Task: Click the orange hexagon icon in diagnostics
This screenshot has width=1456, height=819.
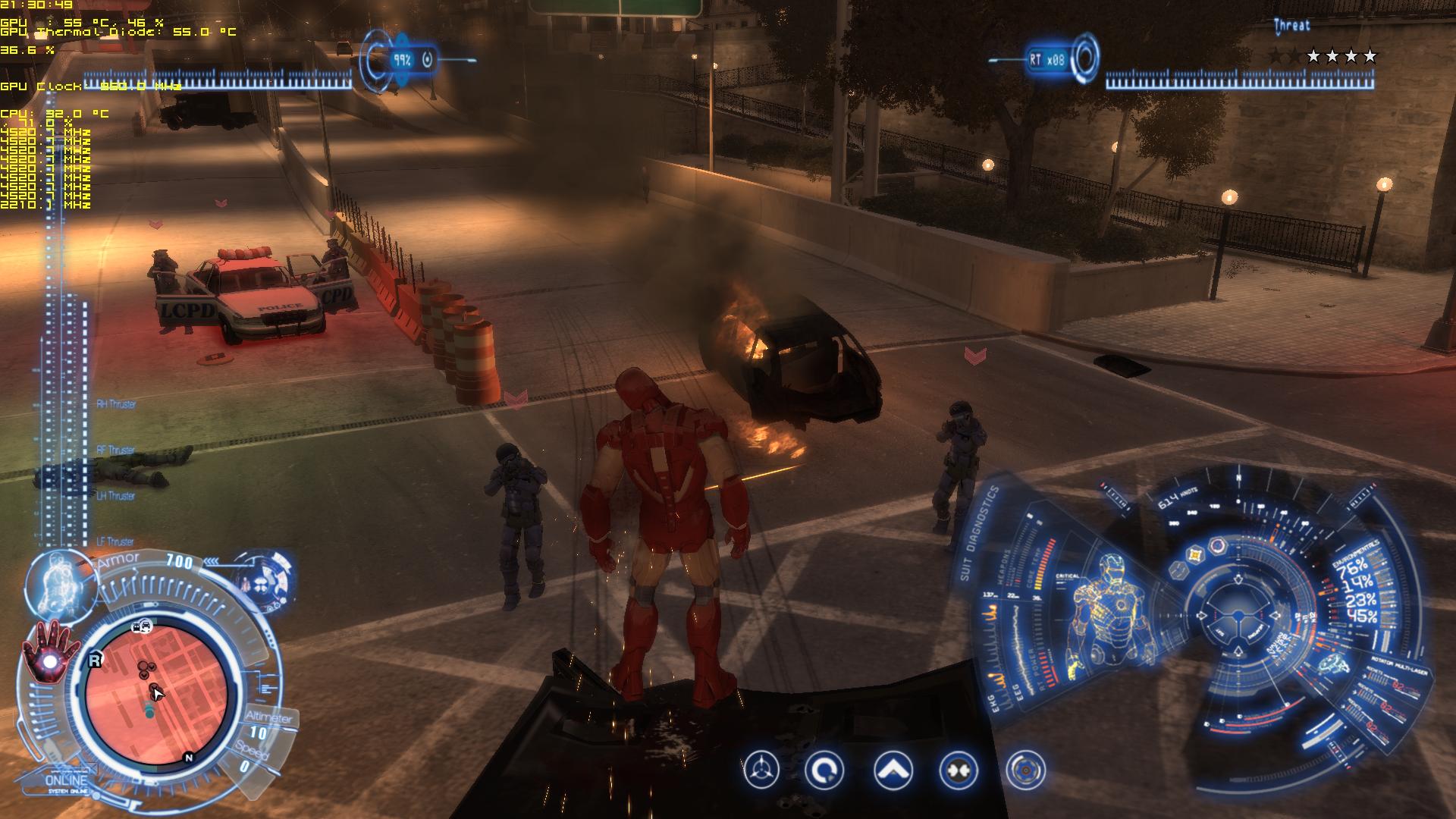Action: [x=1195, y=555]
